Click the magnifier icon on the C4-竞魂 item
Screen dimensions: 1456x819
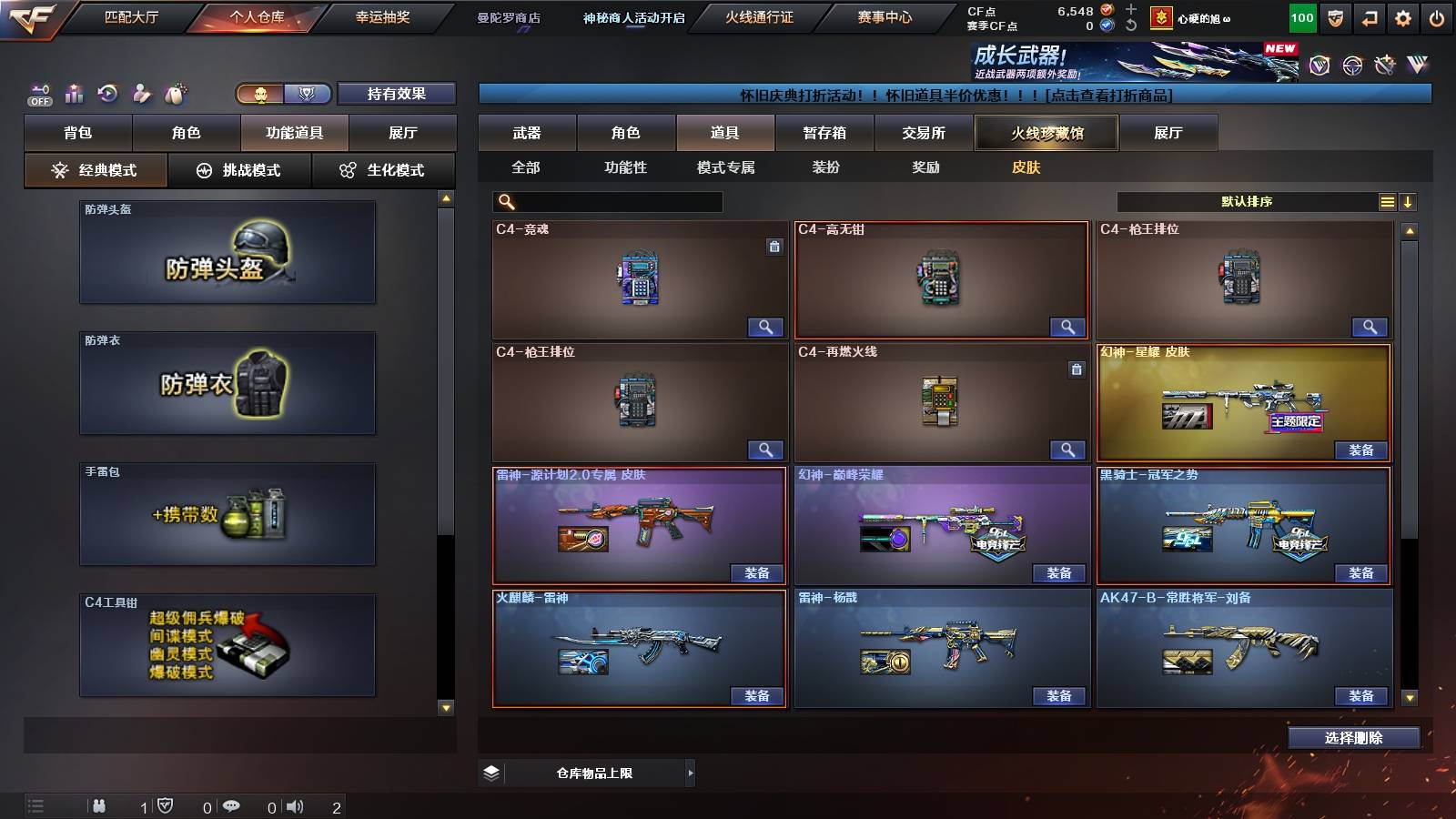click(767, 326)
